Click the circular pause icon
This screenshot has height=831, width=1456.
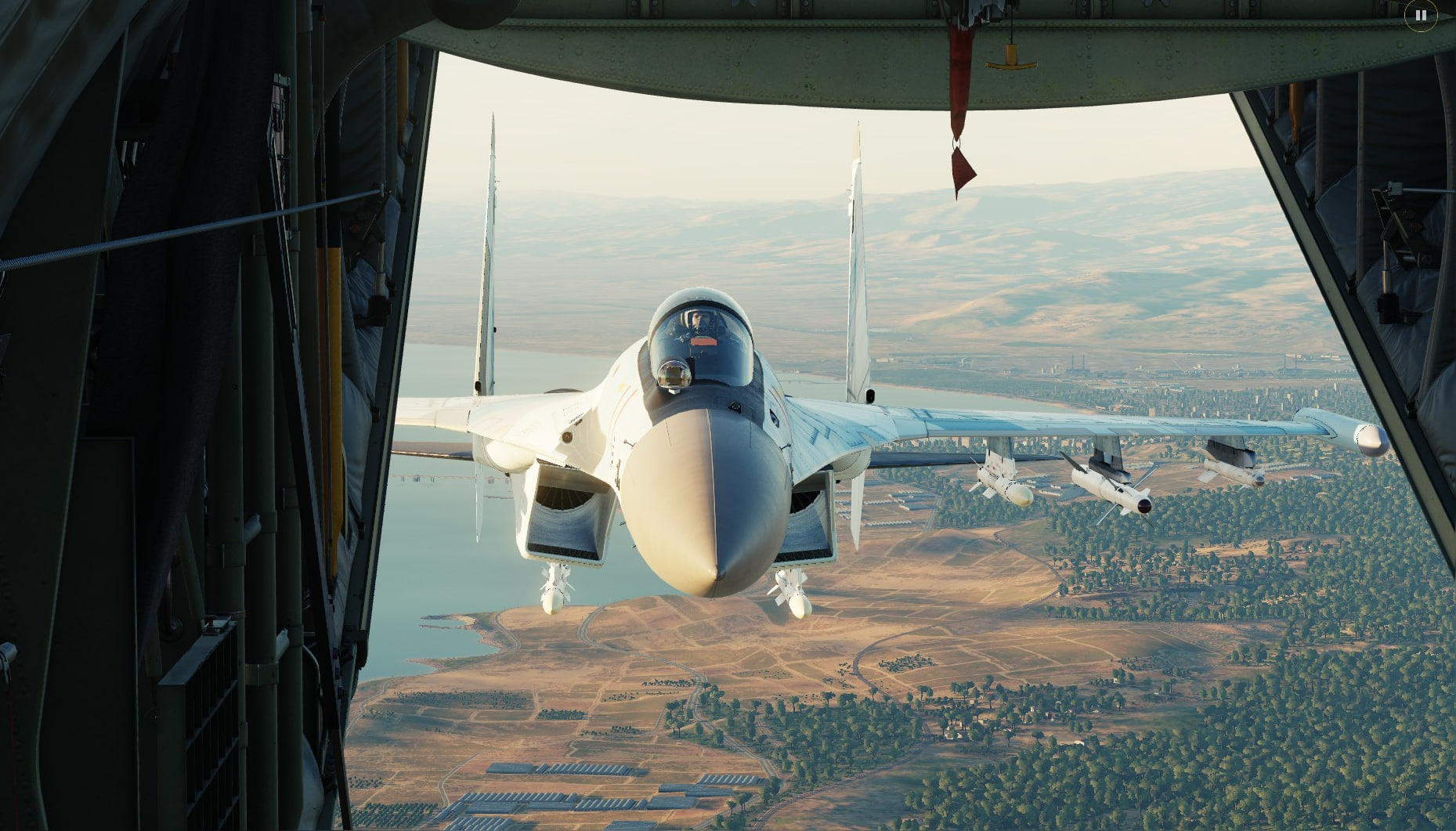(1421, 15)
